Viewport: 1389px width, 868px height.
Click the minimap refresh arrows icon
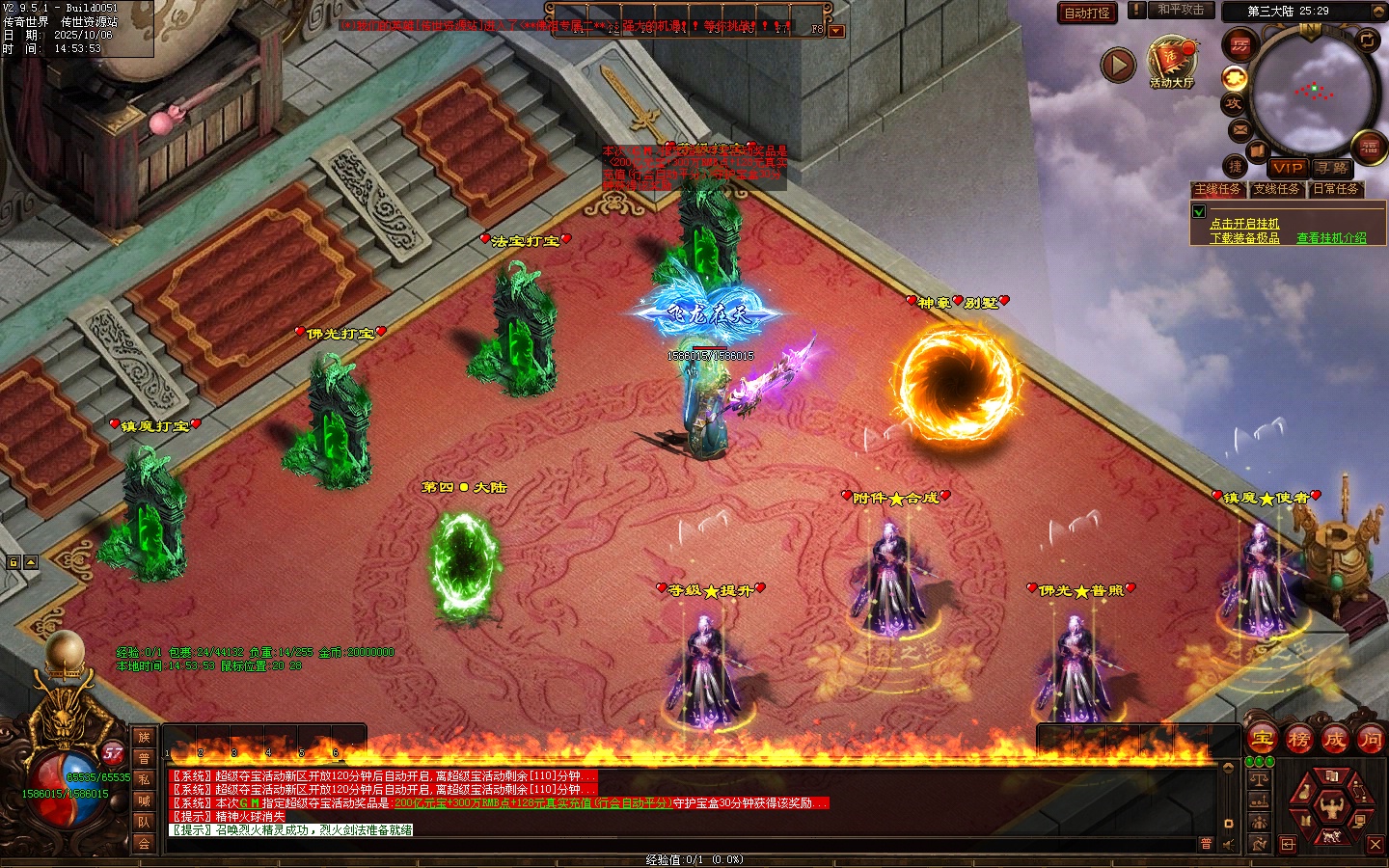pos(1368,40)
